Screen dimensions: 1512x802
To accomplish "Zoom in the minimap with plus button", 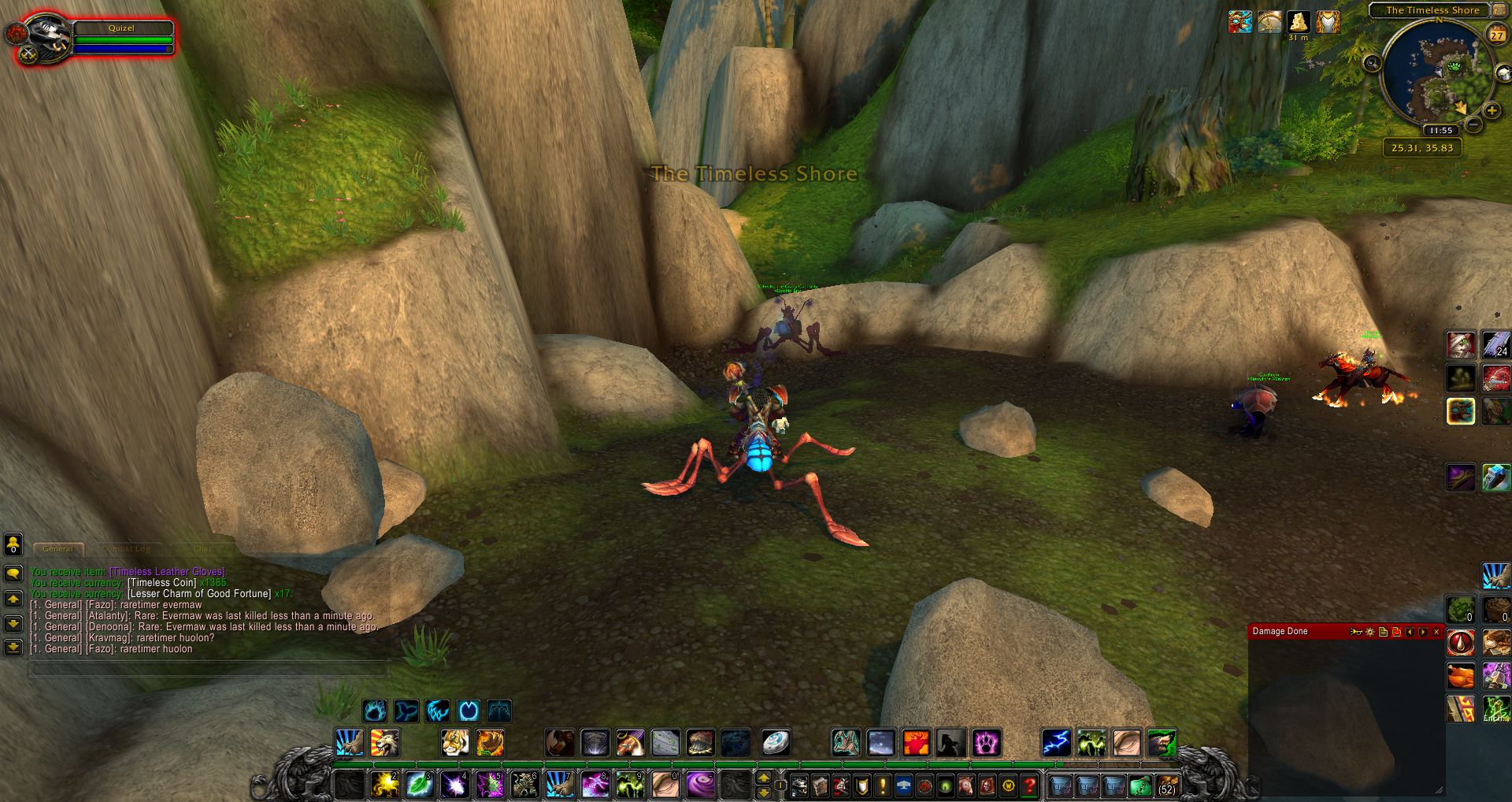I will 1492,111.
